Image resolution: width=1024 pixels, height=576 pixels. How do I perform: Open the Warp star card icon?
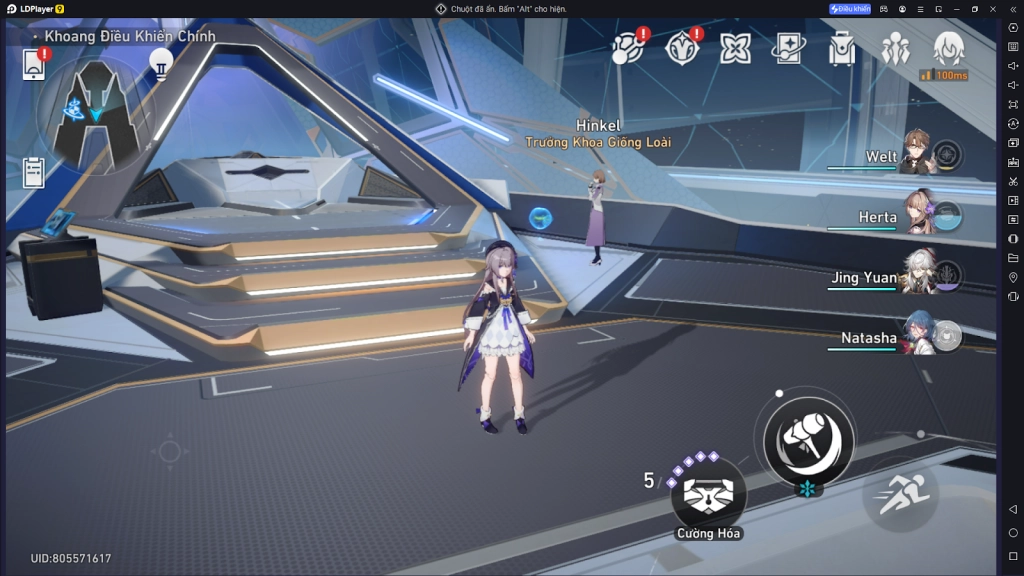coord(789,48)
